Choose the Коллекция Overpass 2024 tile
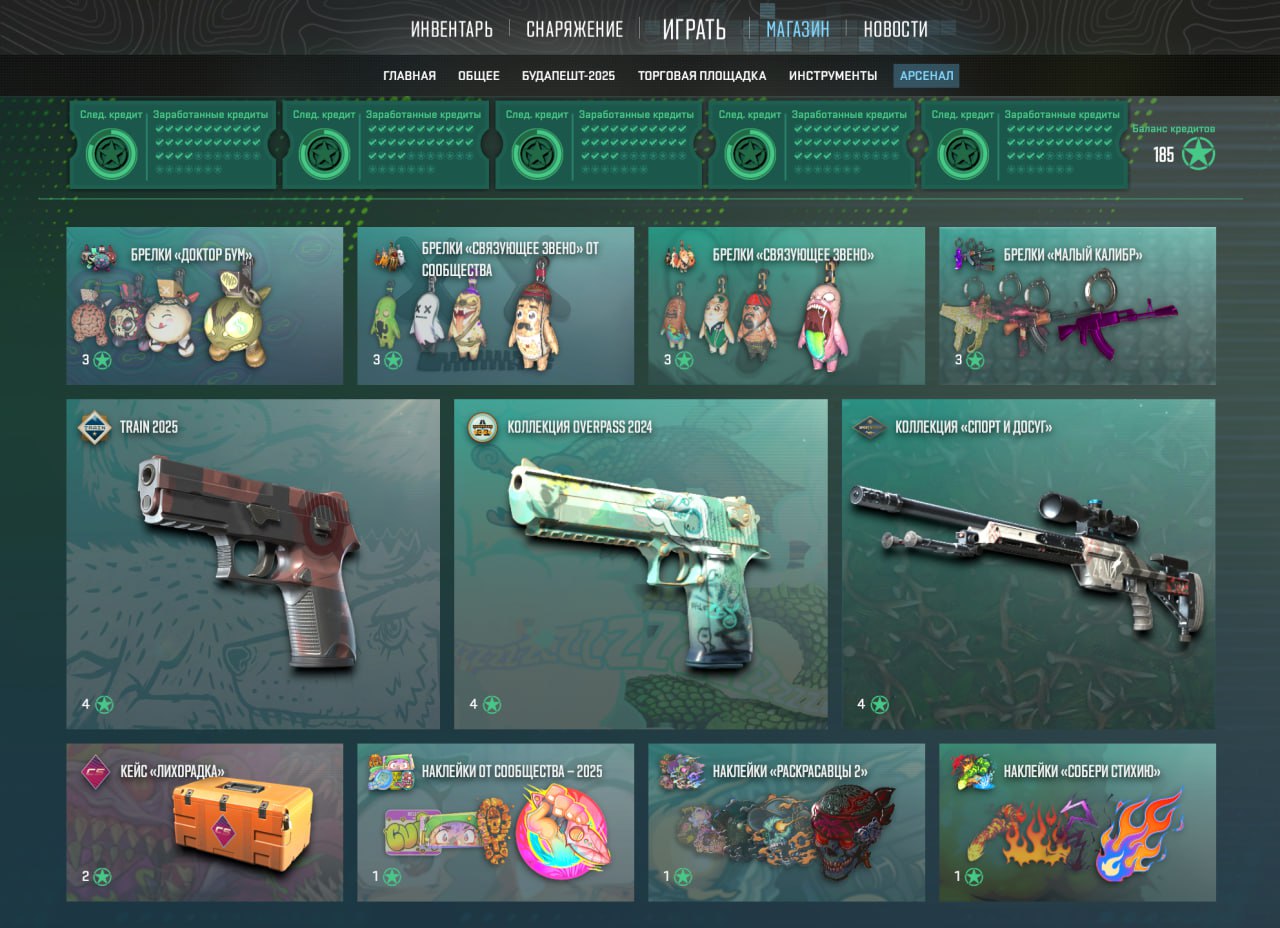This screenshot has width=1280, height=928. (640, 564)
